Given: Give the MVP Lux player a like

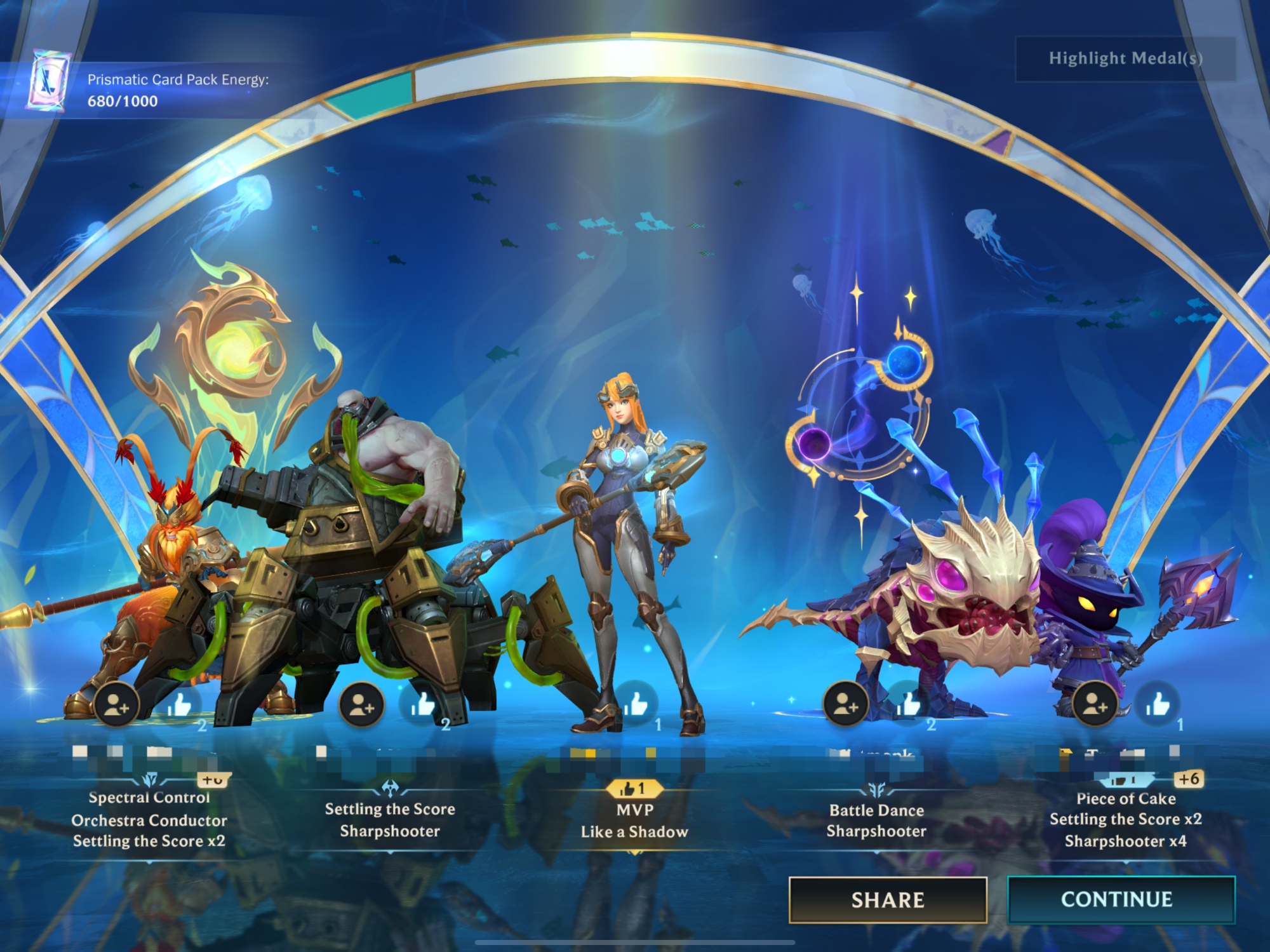Looking at the screenshot, I should (636, 703).
